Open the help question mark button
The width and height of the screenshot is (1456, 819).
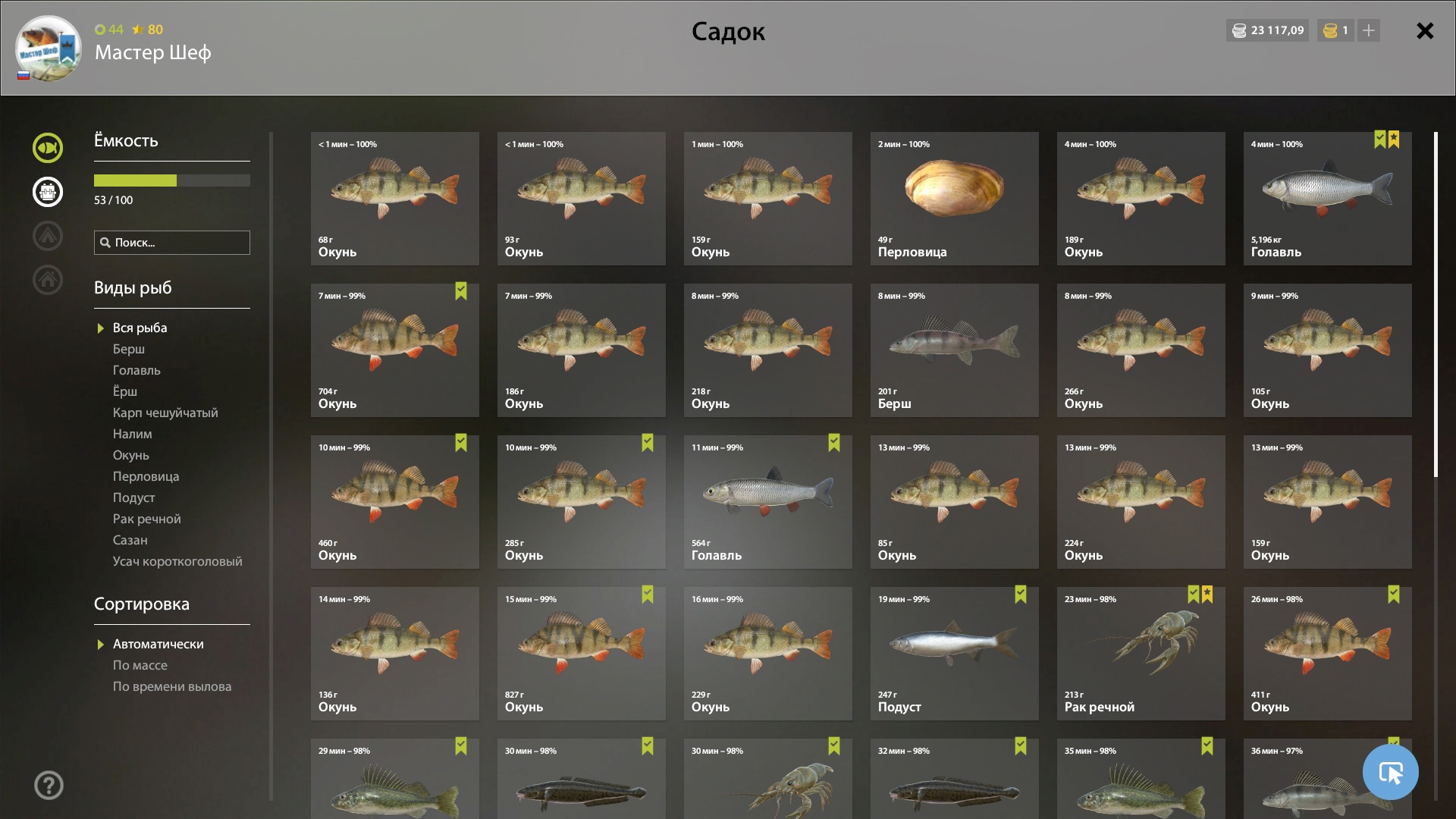(x=49, y=785)
